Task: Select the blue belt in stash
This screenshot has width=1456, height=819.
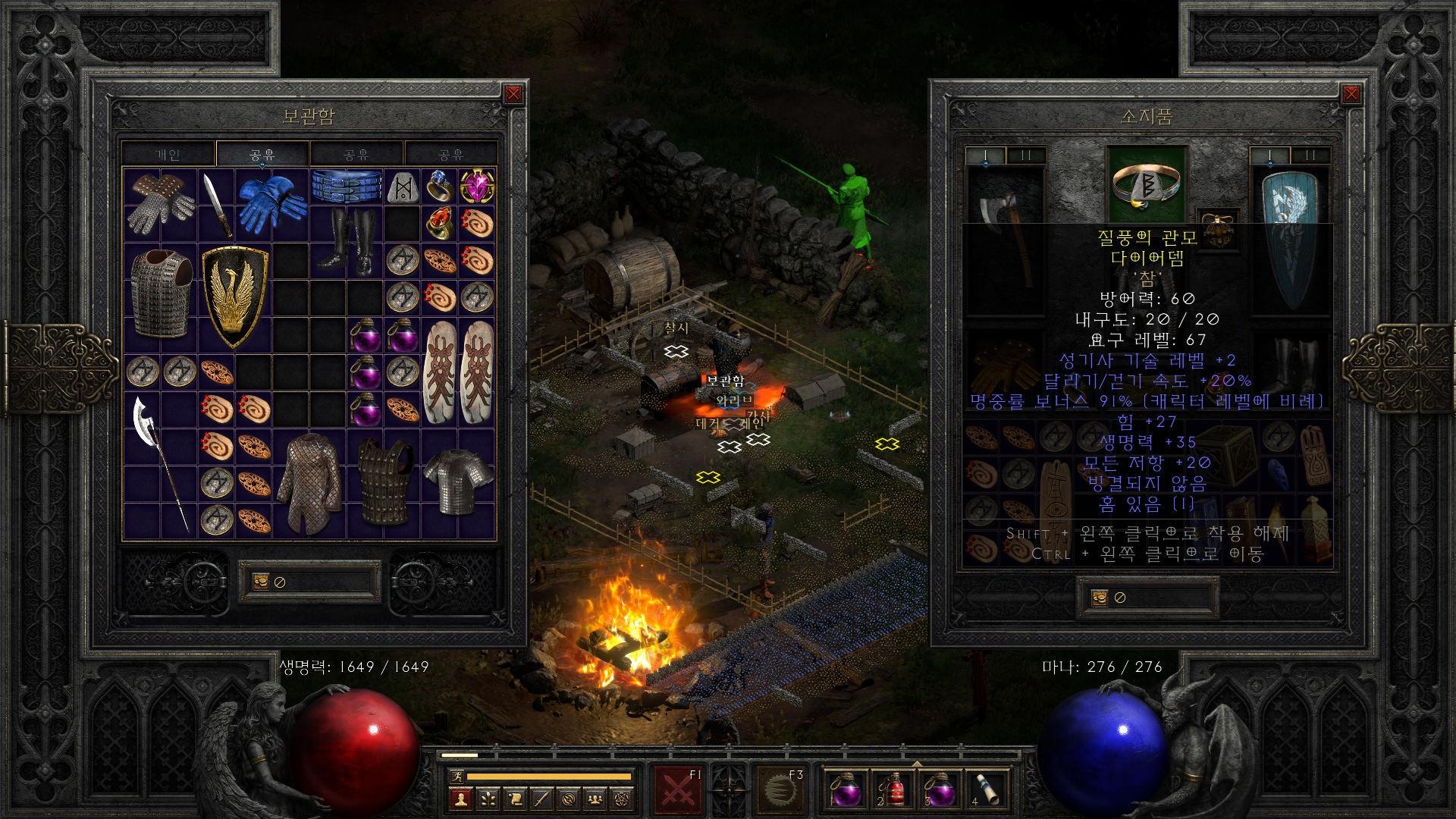Action: click(x=347, y=187)
